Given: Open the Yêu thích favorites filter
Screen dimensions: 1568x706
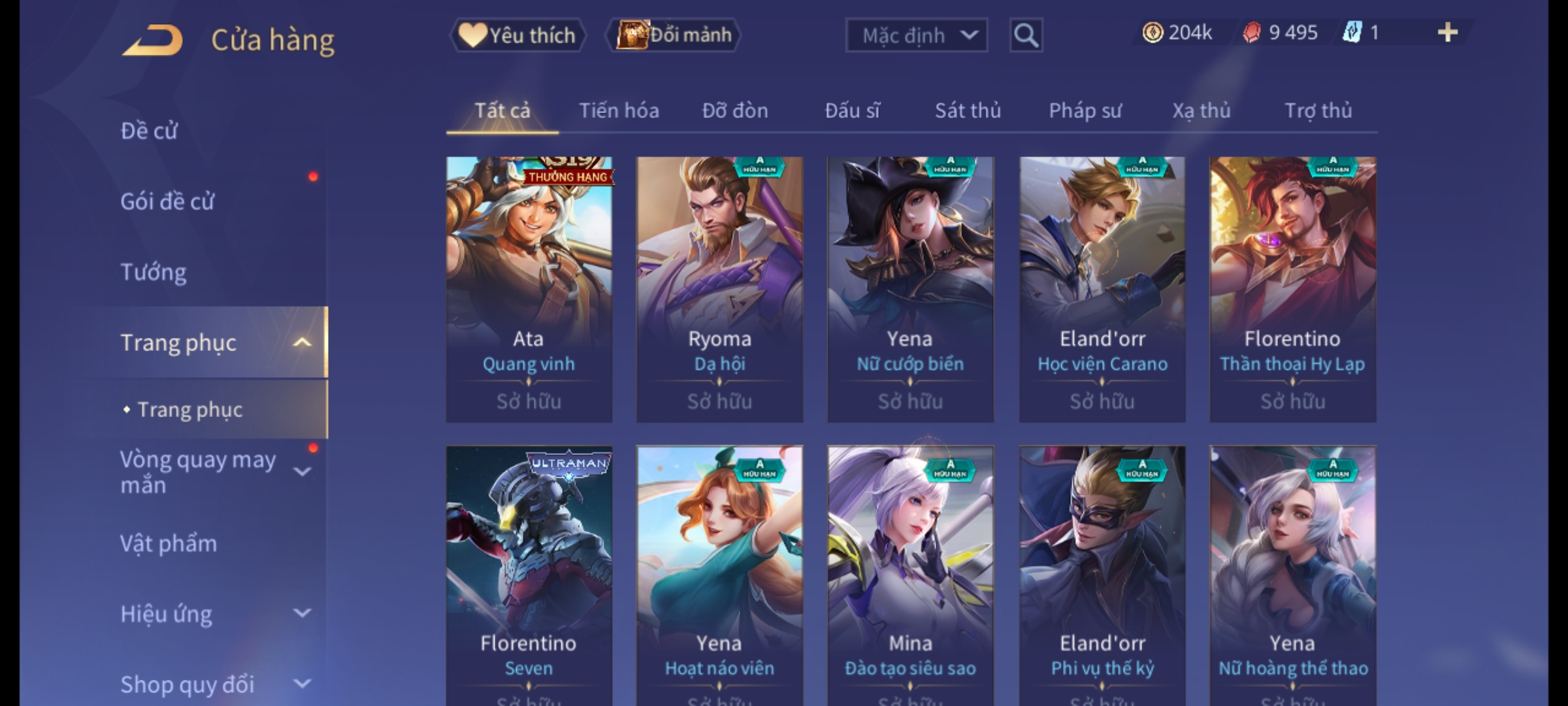Looking at the screenshot, I should point(517,35).
